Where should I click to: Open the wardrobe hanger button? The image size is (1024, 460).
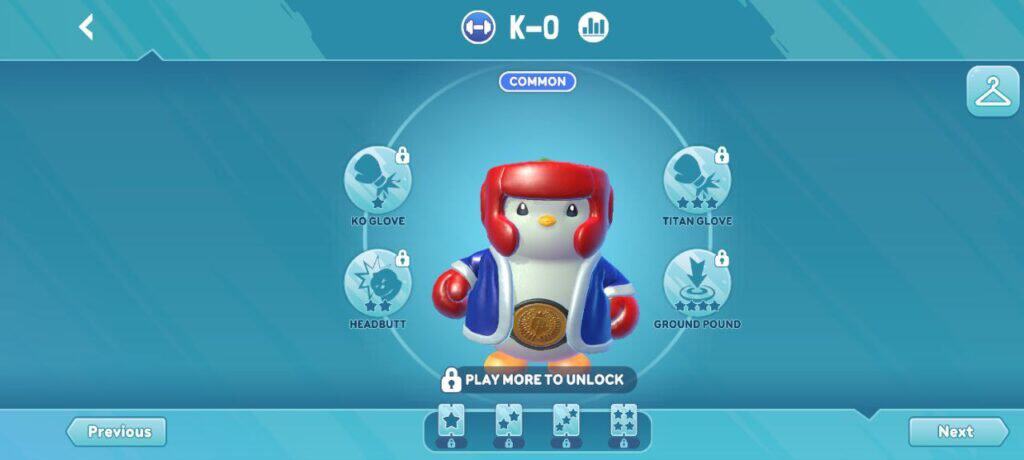tap(992, 92)
